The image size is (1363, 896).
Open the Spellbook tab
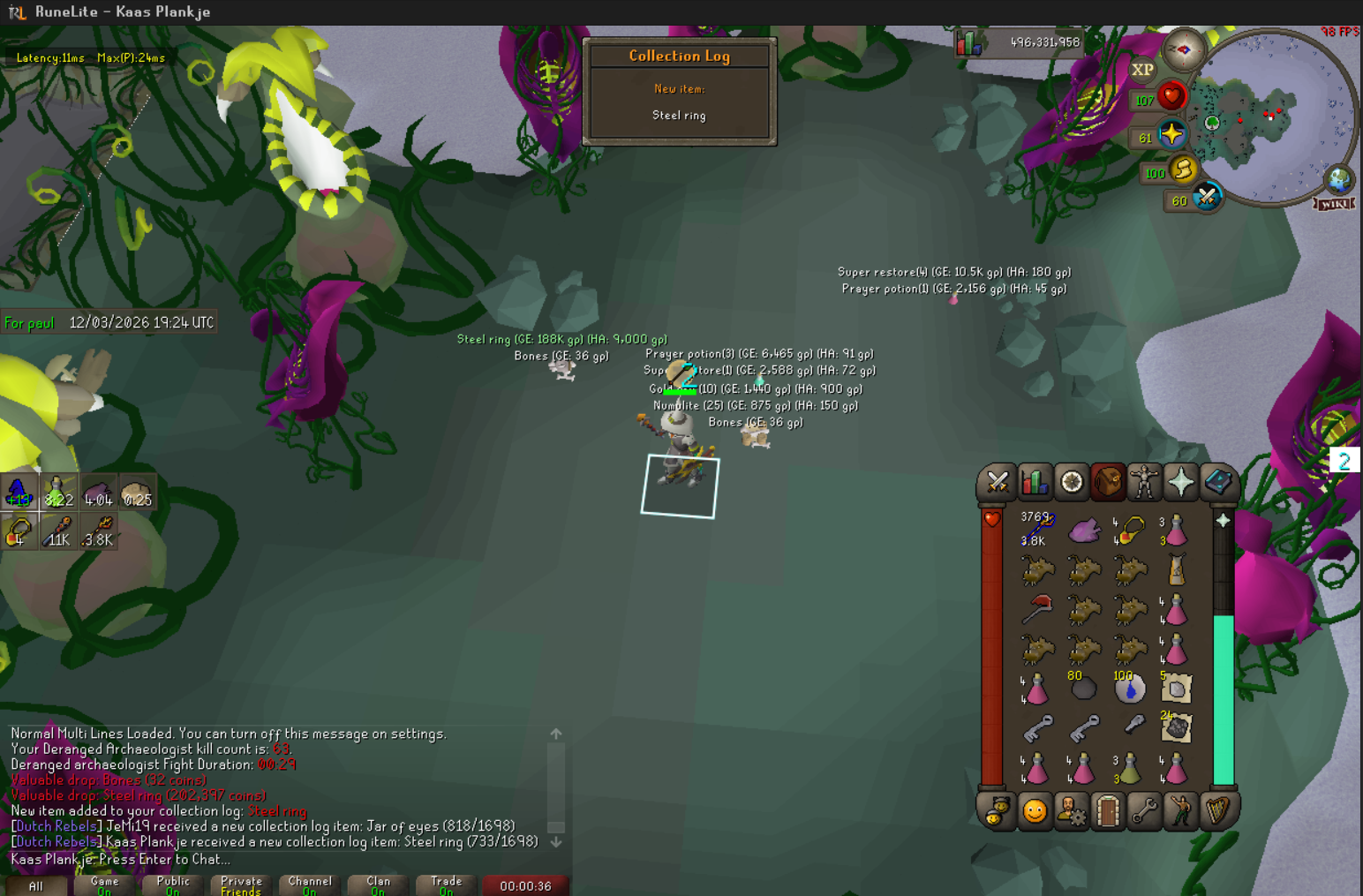pos(1218,482)
